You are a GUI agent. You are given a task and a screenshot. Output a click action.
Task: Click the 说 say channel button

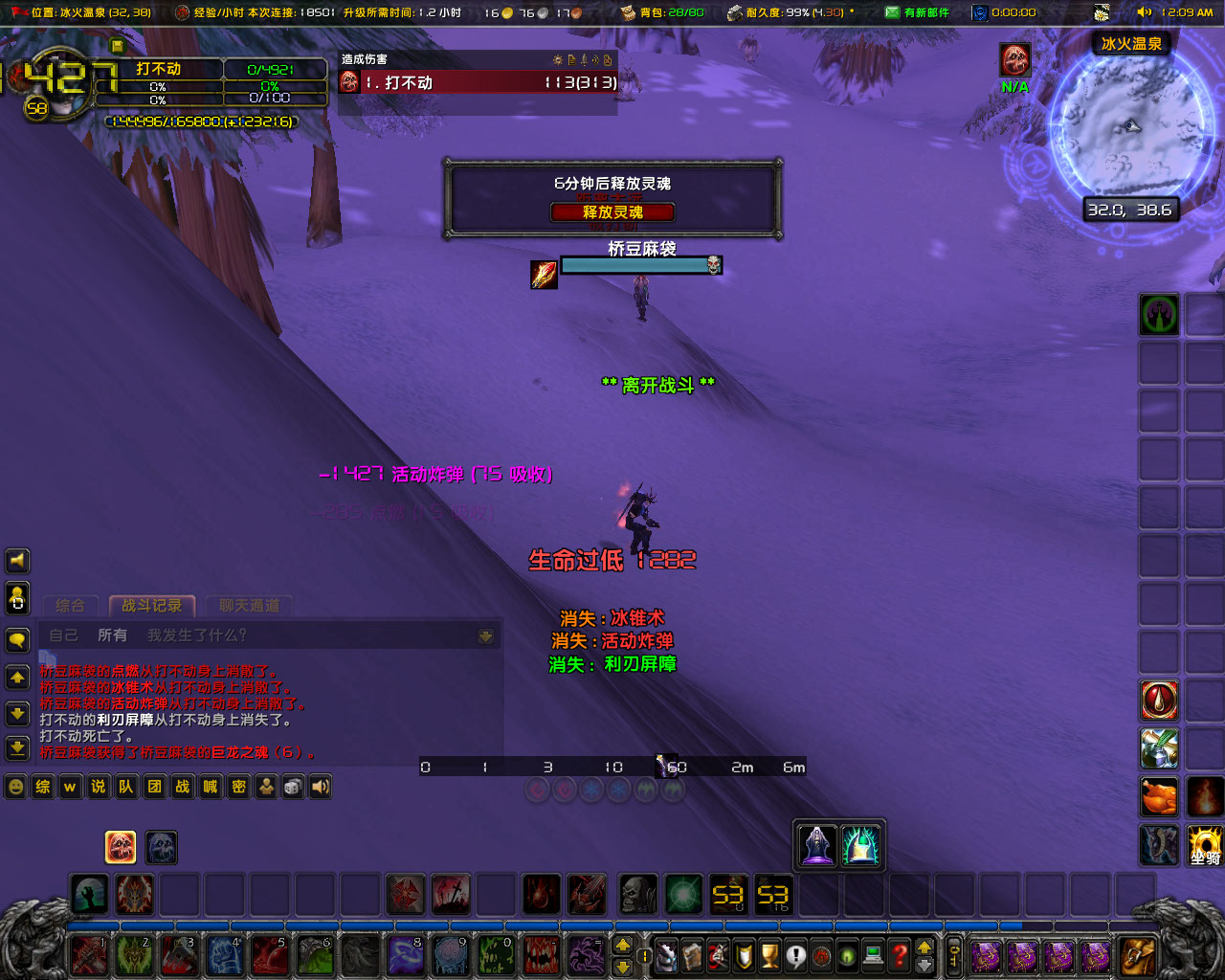click(x=97, y=787)
